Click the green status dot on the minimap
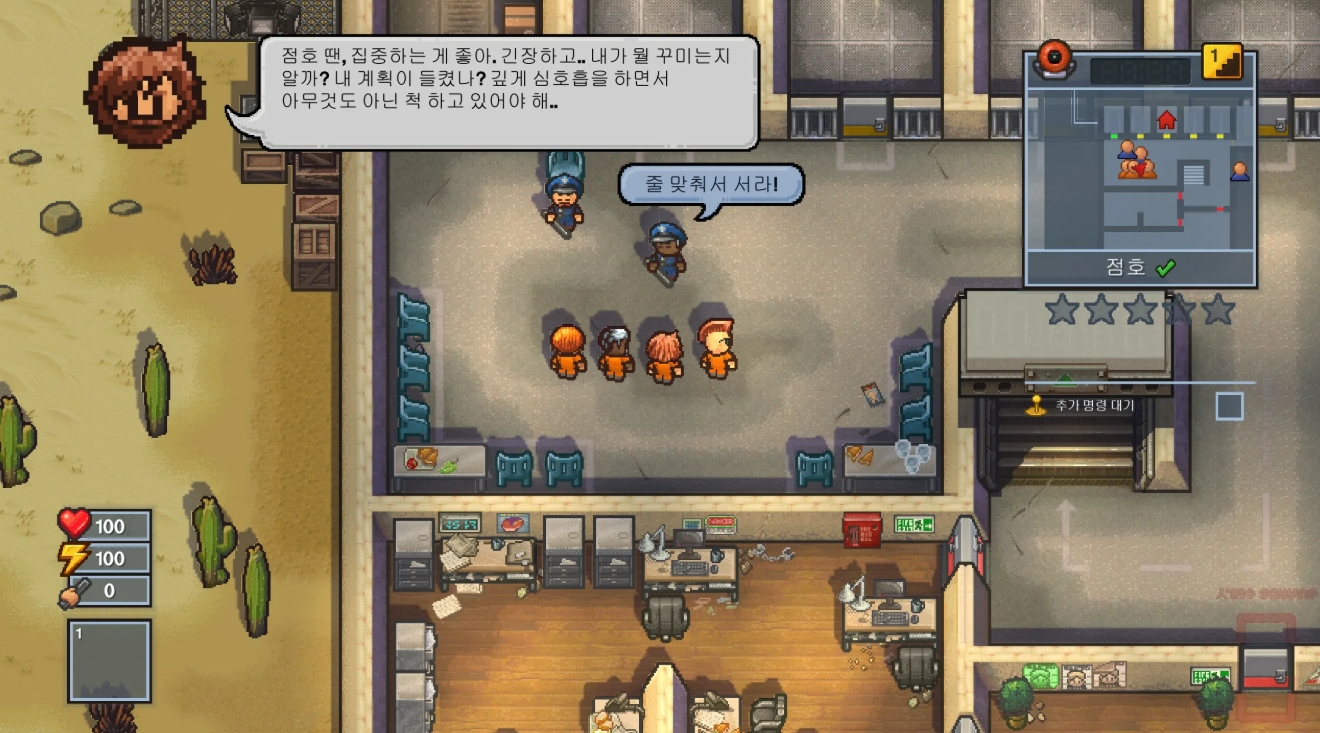 tap(1113, 135)
